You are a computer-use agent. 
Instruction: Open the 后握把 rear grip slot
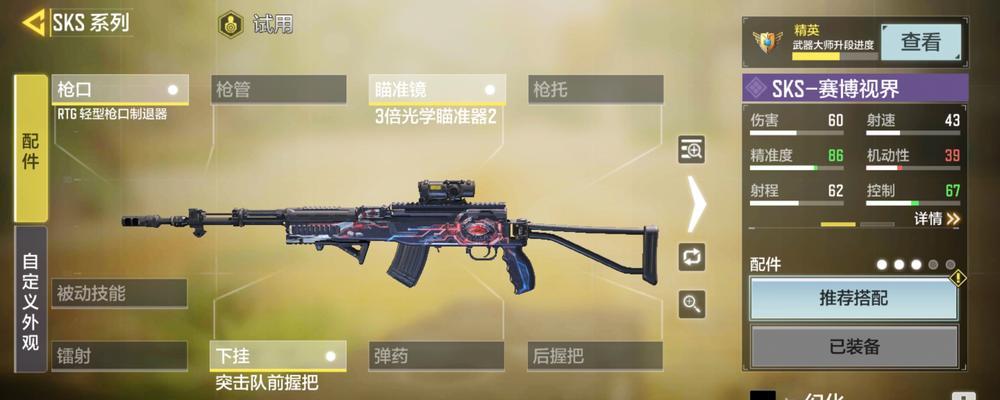(x=595, y=356)
